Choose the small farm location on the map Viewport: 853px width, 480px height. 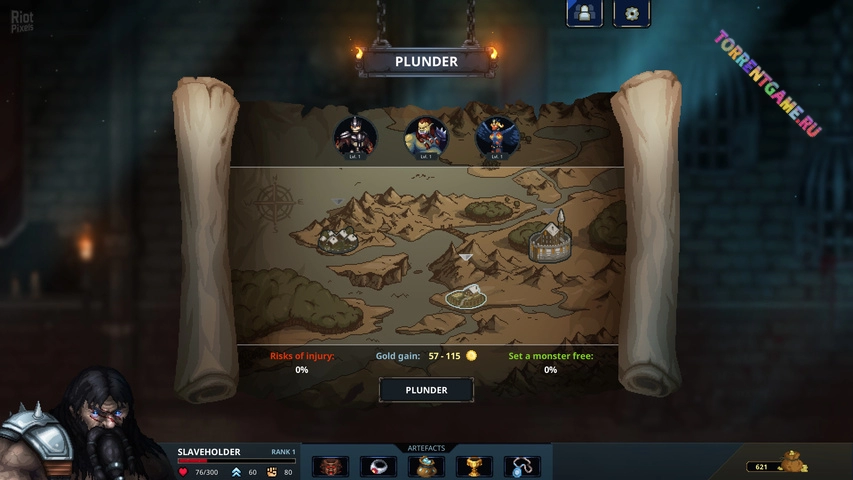[x=466, y=296]
